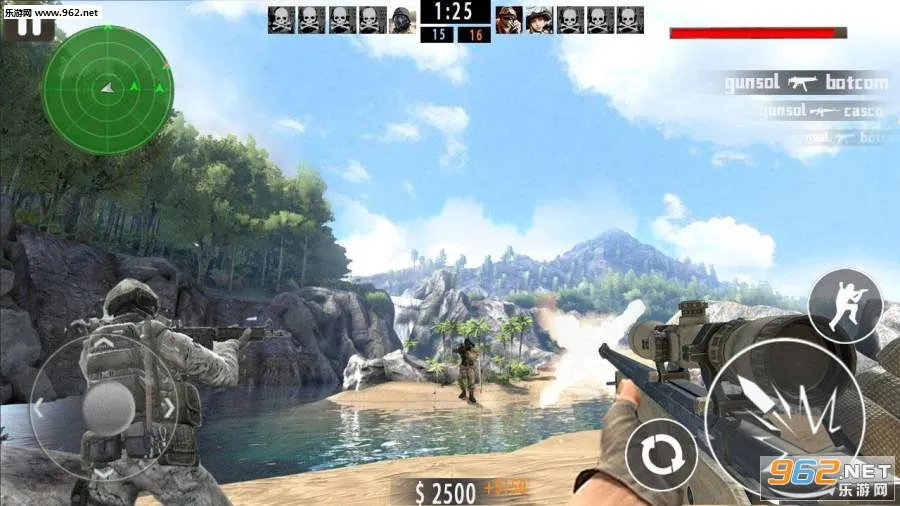Image resolution: width=900 pixels, height=506 pixels.
Task: Open the green radar minimap
Action: coord(108,90)
